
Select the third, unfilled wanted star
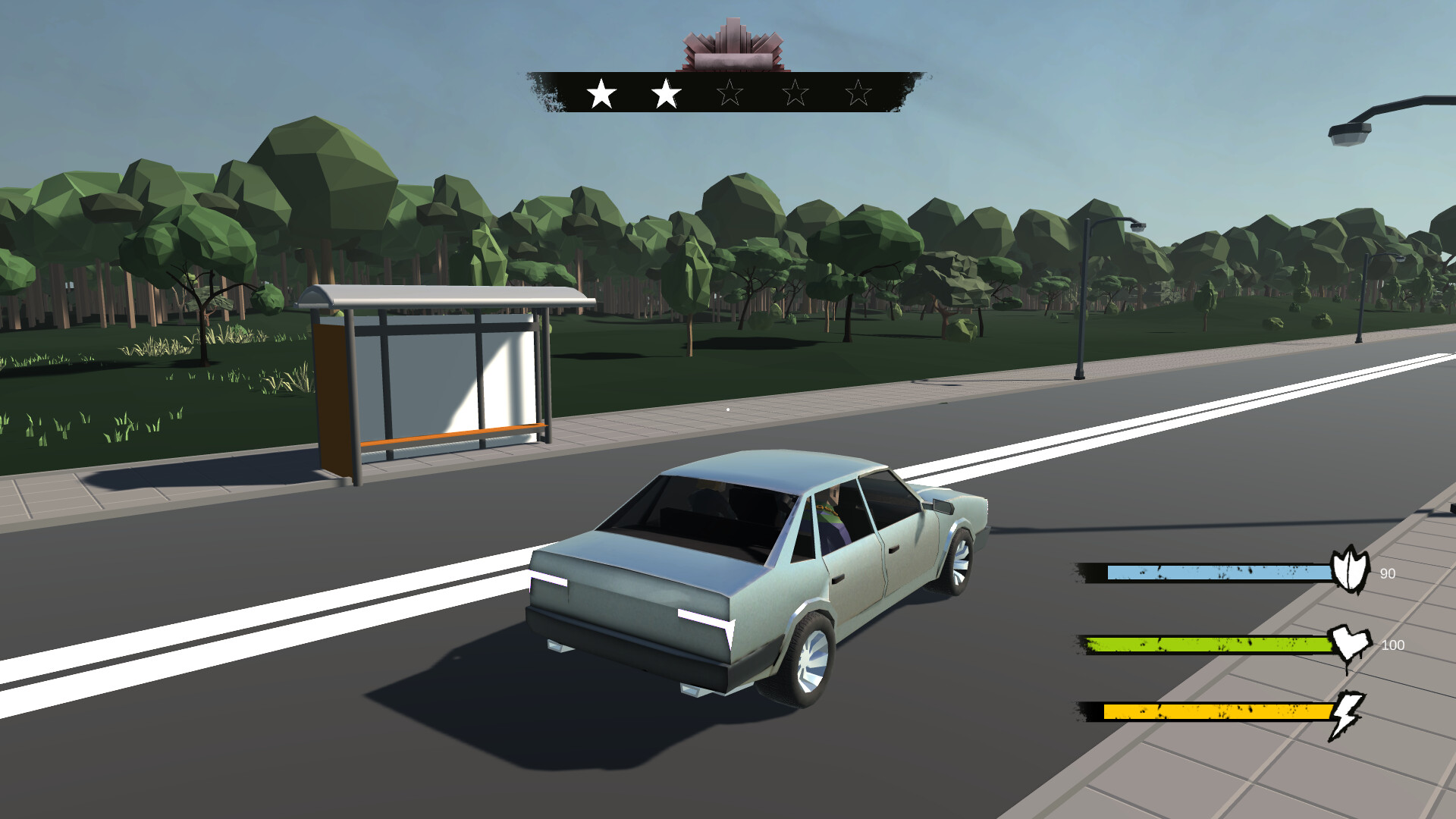[x=729, y=93]
